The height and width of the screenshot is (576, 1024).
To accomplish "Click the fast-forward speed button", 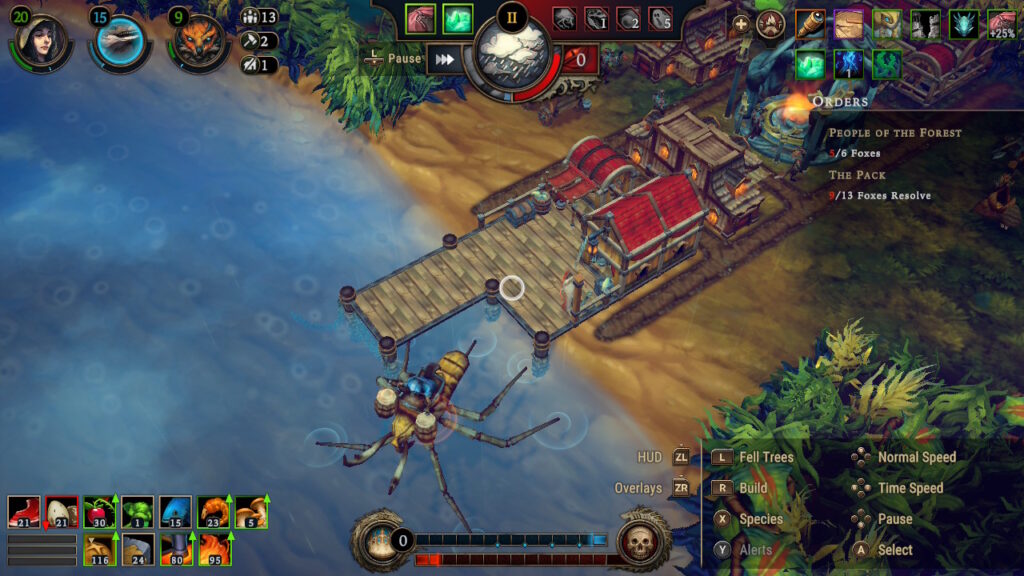I will click(x=445, y=59).
